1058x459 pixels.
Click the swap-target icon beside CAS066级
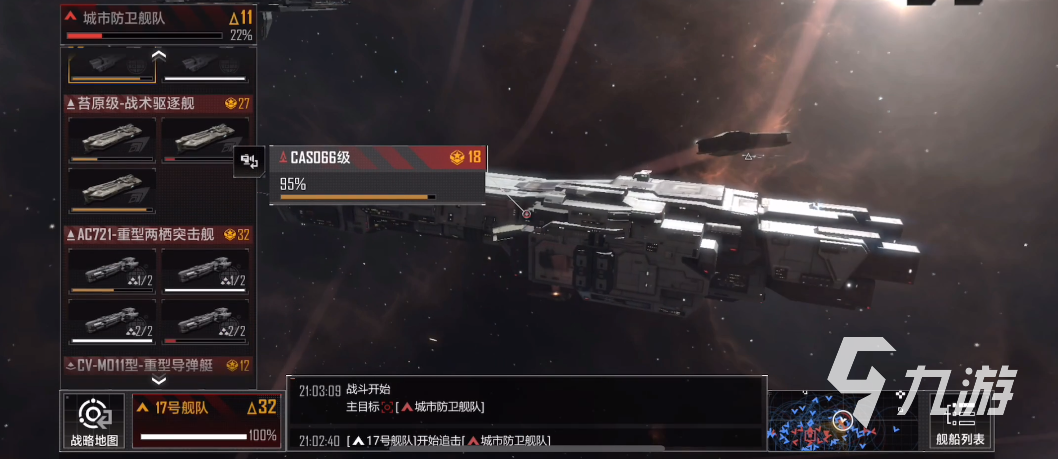click(250, 160)
